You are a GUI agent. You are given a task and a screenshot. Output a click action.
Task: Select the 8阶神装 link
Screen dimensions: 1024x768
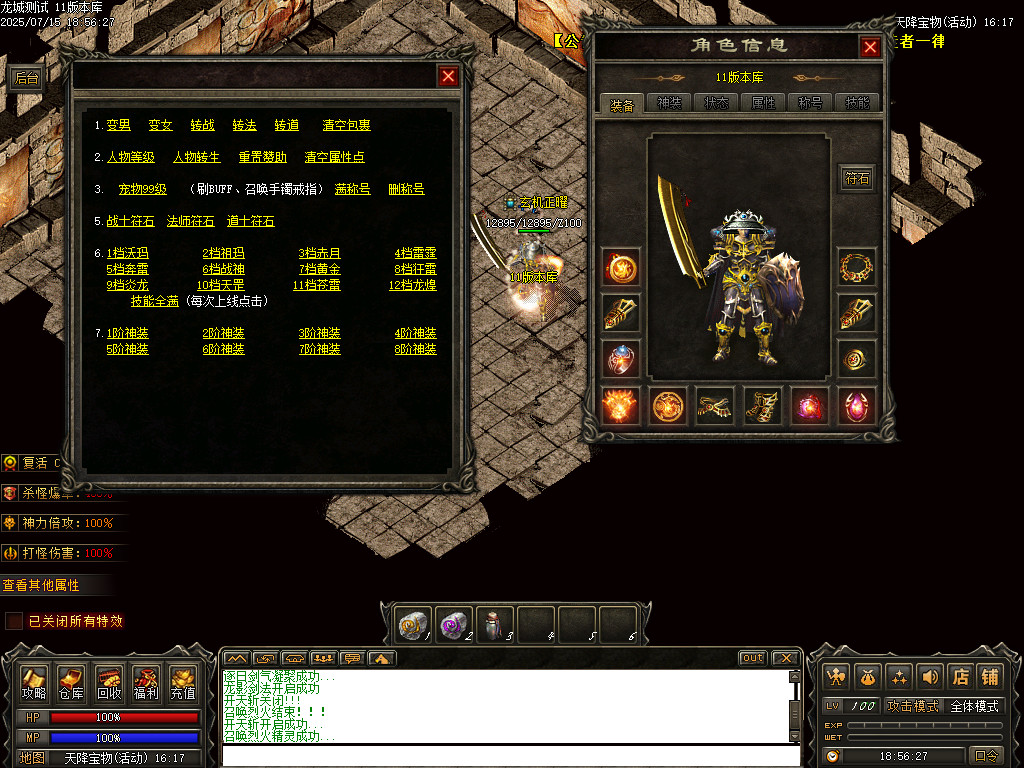click(x=415, y=349)
